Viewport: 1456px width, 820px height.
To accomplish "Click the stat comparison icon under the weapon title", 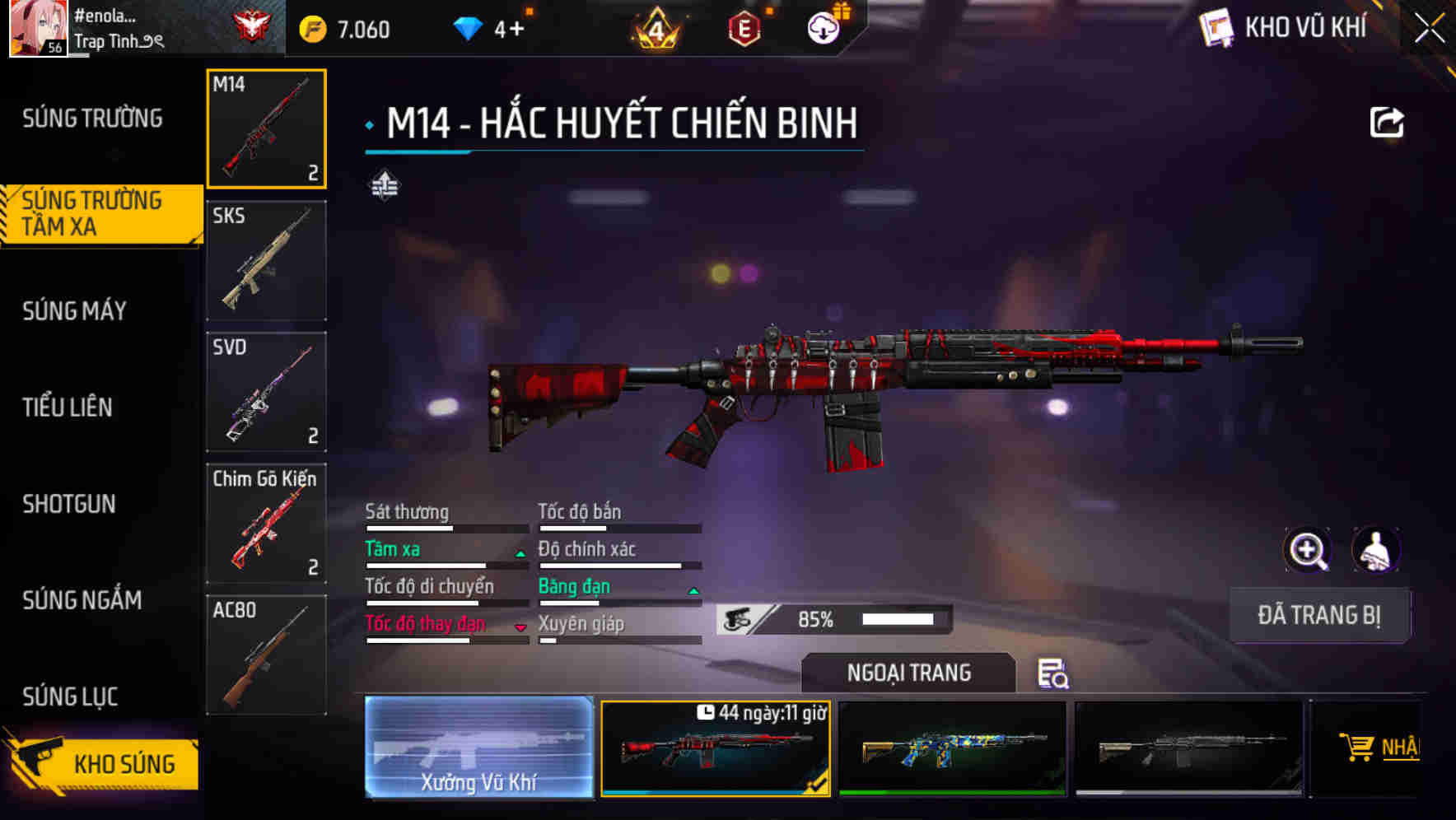I will [x=387, y=185].
